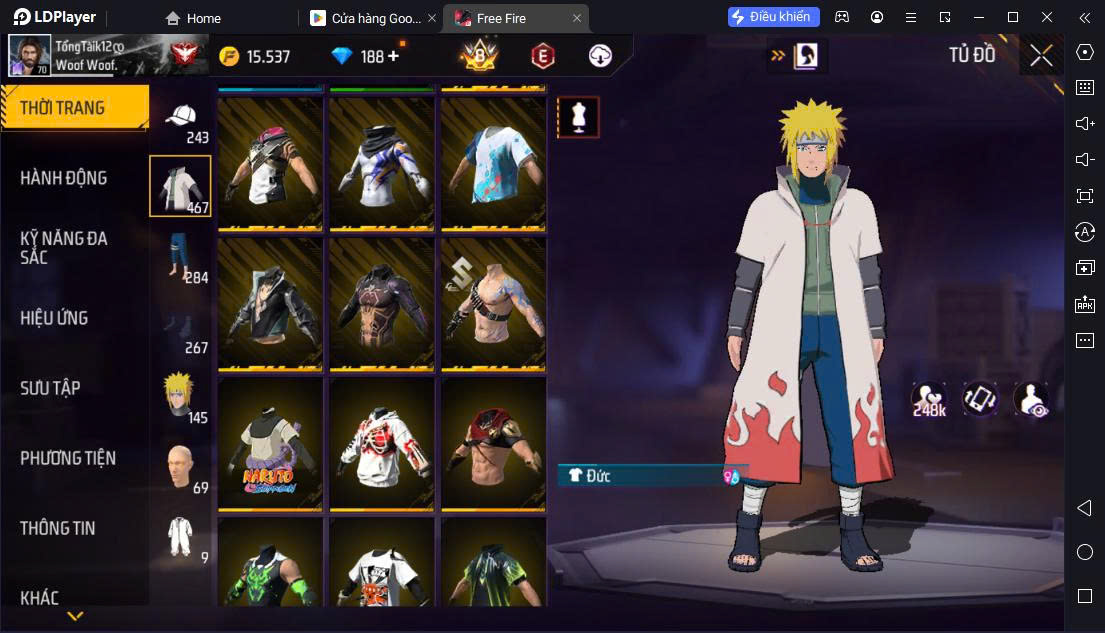The width and height of the screenshot is (1105, 633).
Task: Open the Điều khiển controls button
Action: 774,17
